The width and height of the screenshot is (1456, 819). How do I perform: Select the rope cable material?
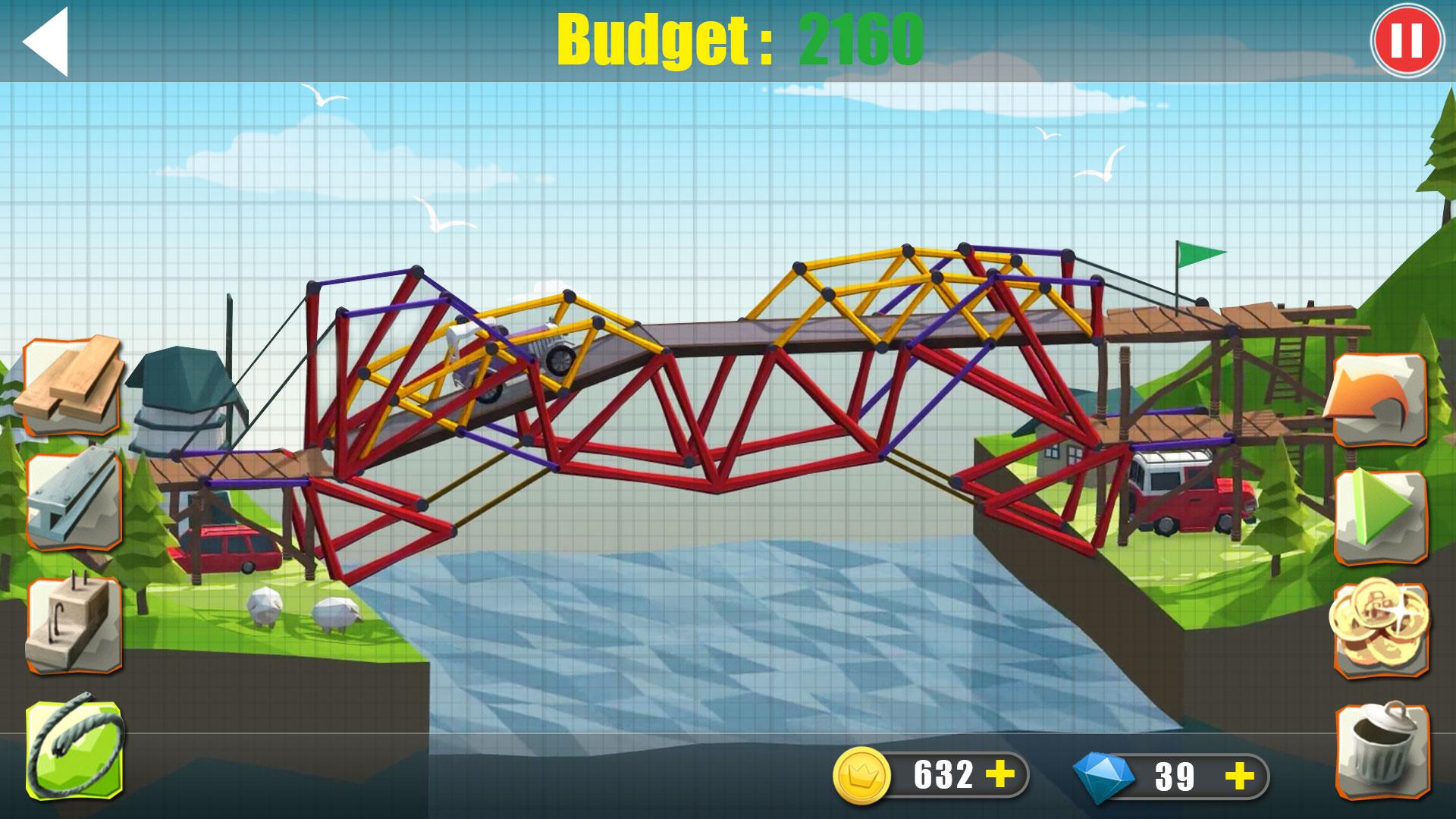74,747
